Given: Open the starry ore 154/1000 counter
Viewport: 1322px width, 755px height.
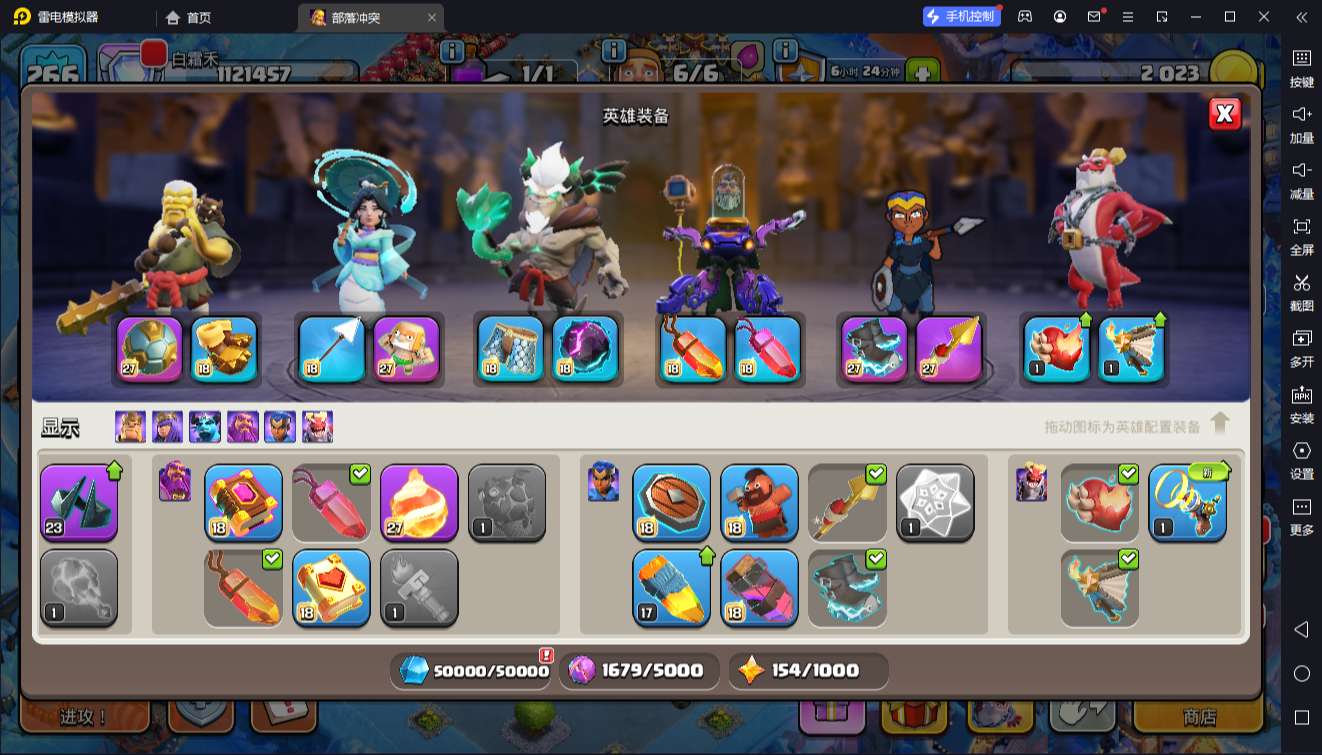Looking at the screenshot, I should (808, 670).
